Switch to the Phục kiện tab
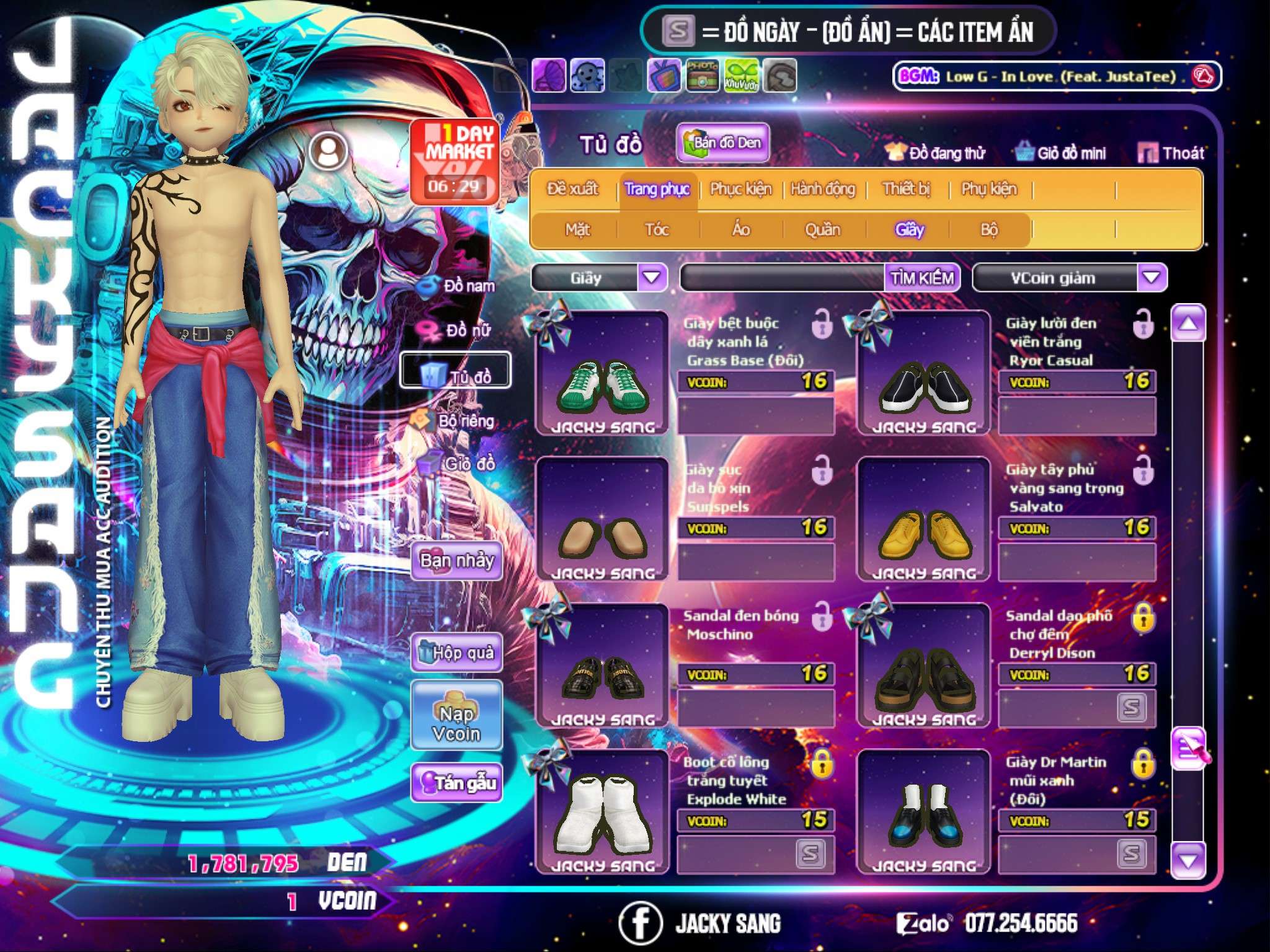This screenshot has height=952, width=1270. click(740, 189)
